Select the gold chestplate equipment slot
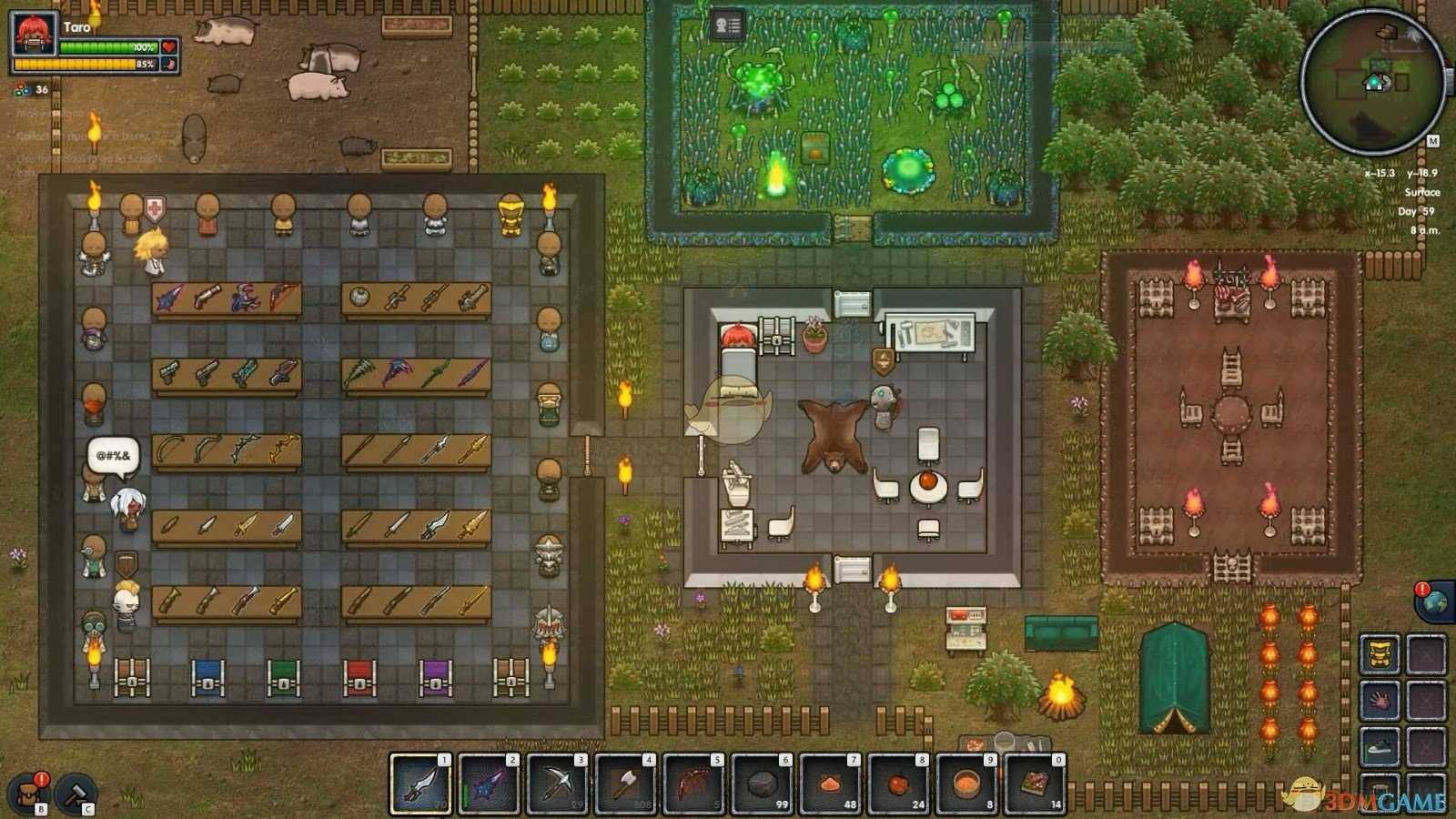The width and height of the screenshot is (1456, 819). pyautogui.click(x=1380, y=655)
